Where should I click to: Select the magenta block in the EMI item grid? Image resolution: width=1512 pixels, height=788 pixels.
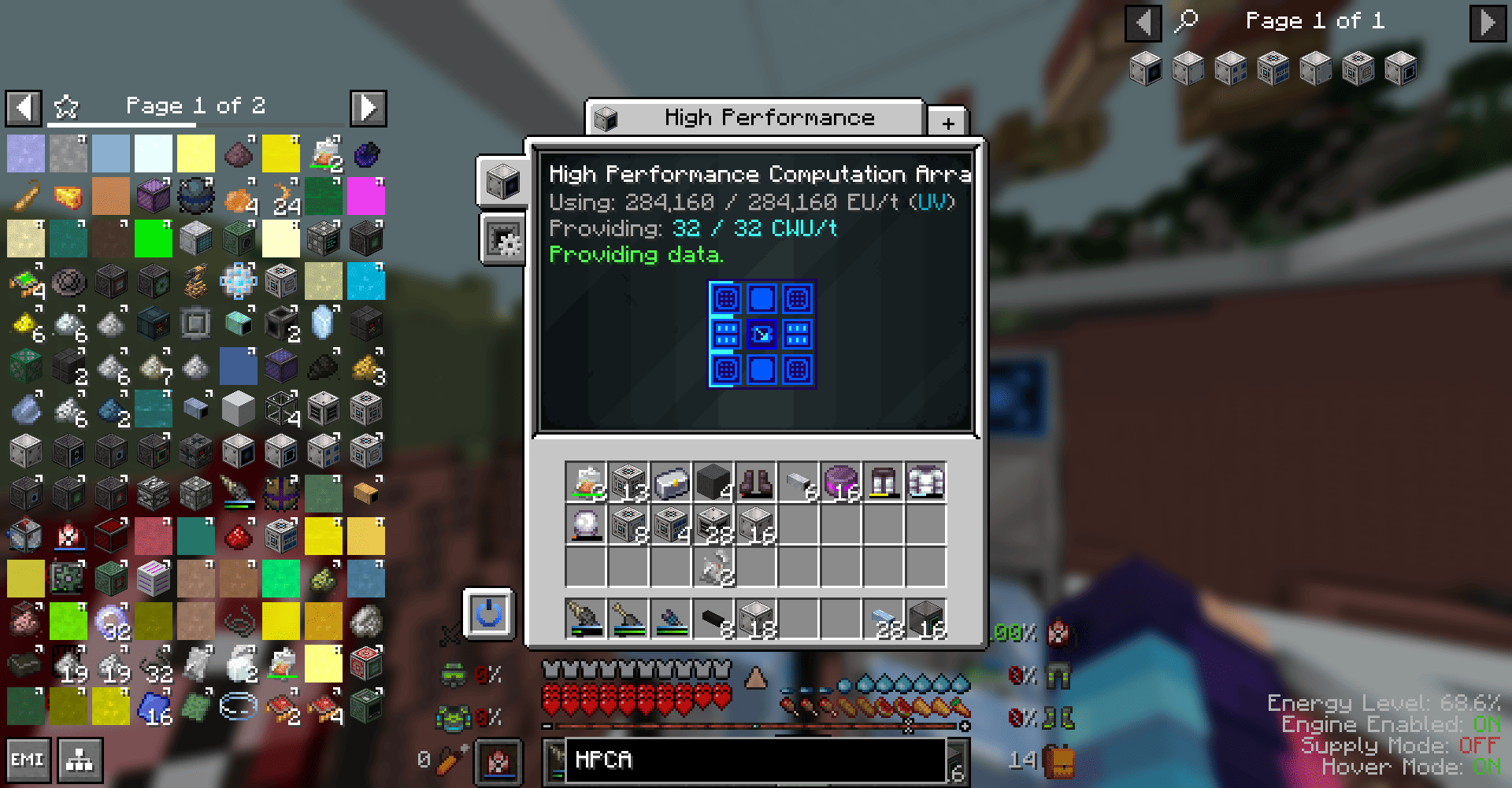(366, 196)
